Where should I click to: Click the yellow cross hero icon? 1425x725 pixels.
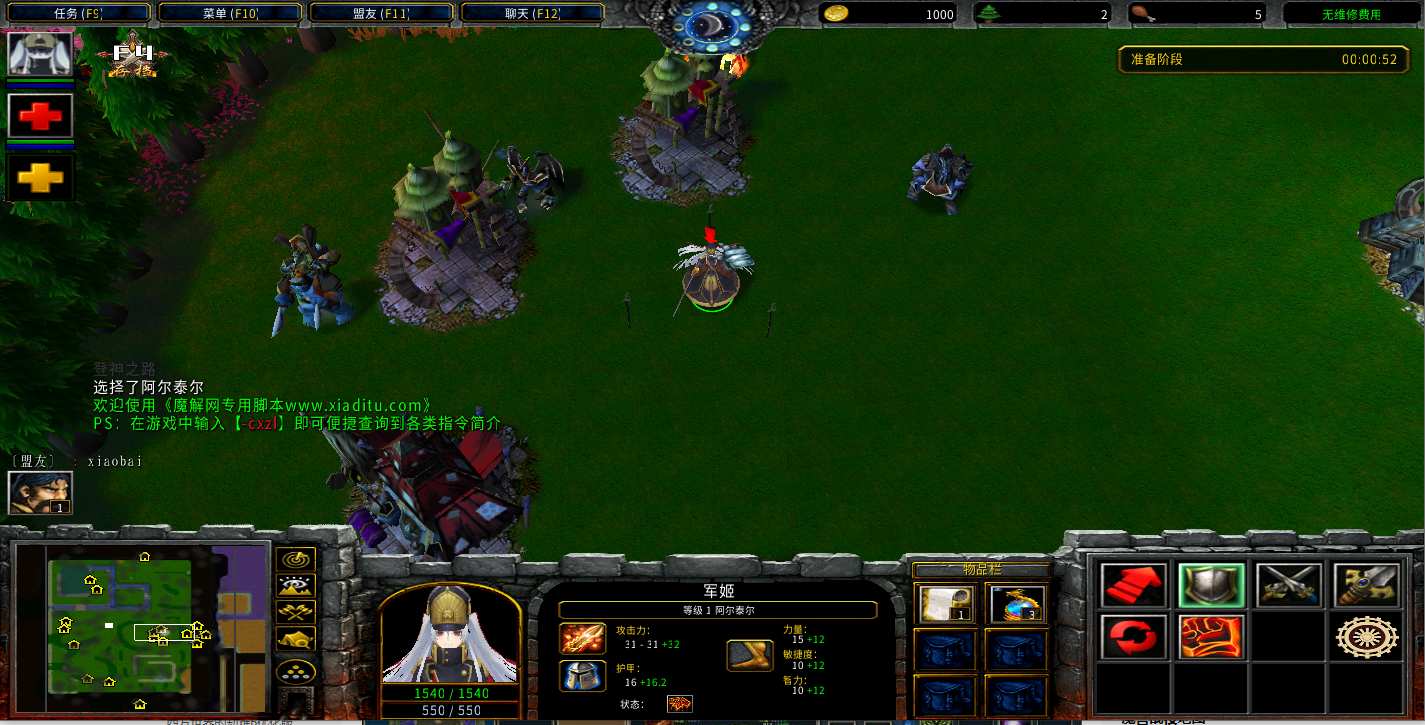coord(41,177)
